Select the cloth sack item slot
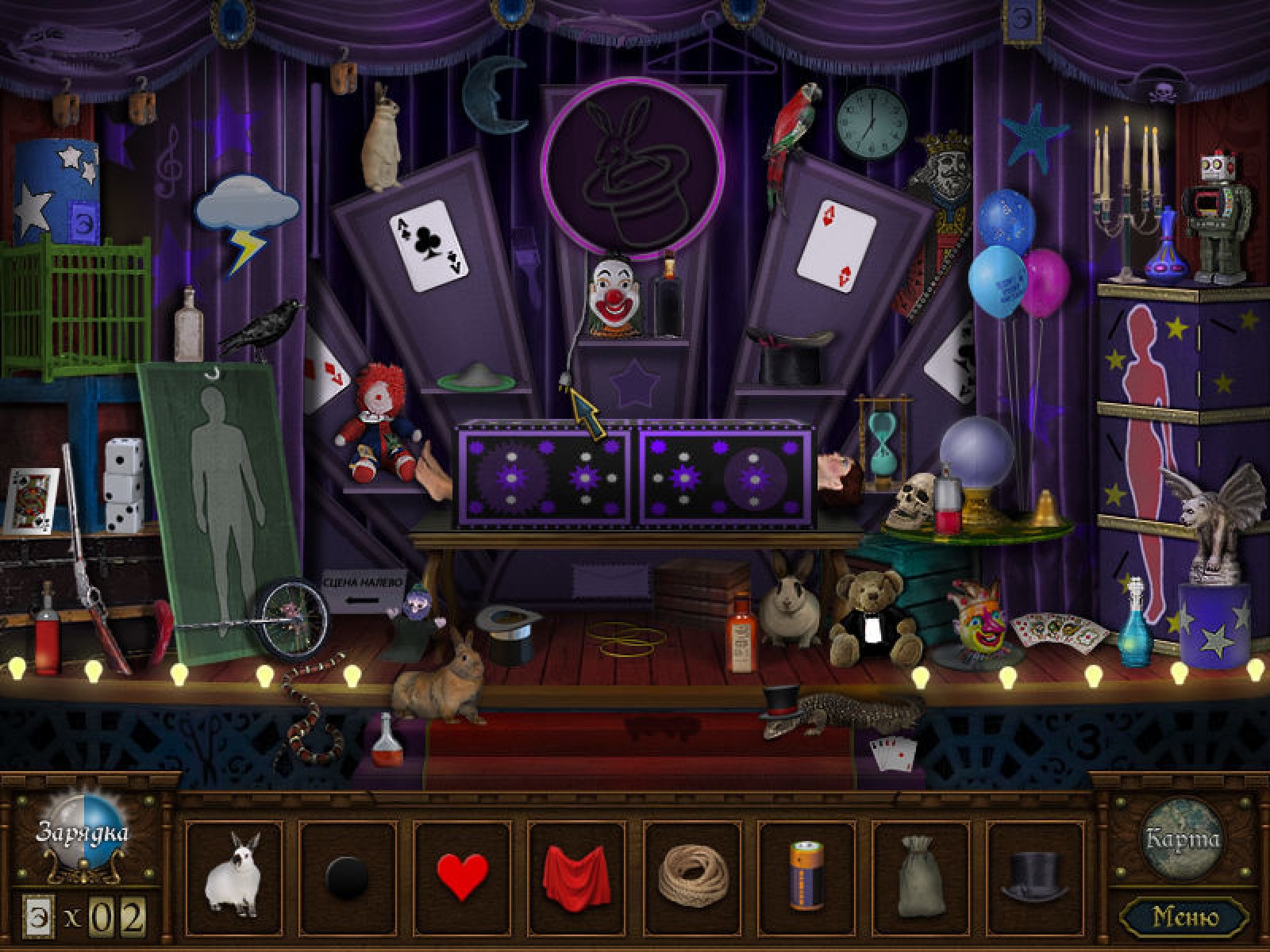1270x952 pixels. pos(920,876)
